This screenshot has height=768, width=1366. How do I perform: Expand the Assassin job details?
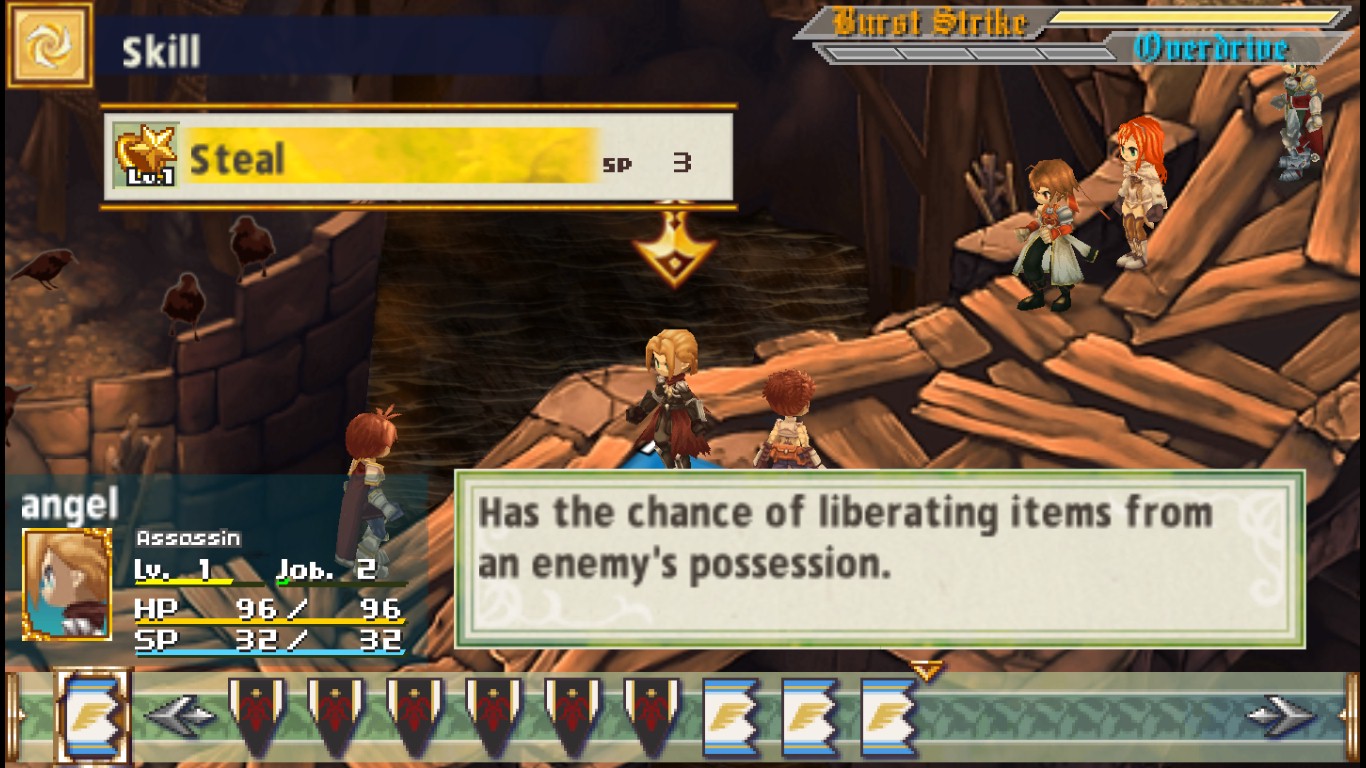tap(188, 538)
